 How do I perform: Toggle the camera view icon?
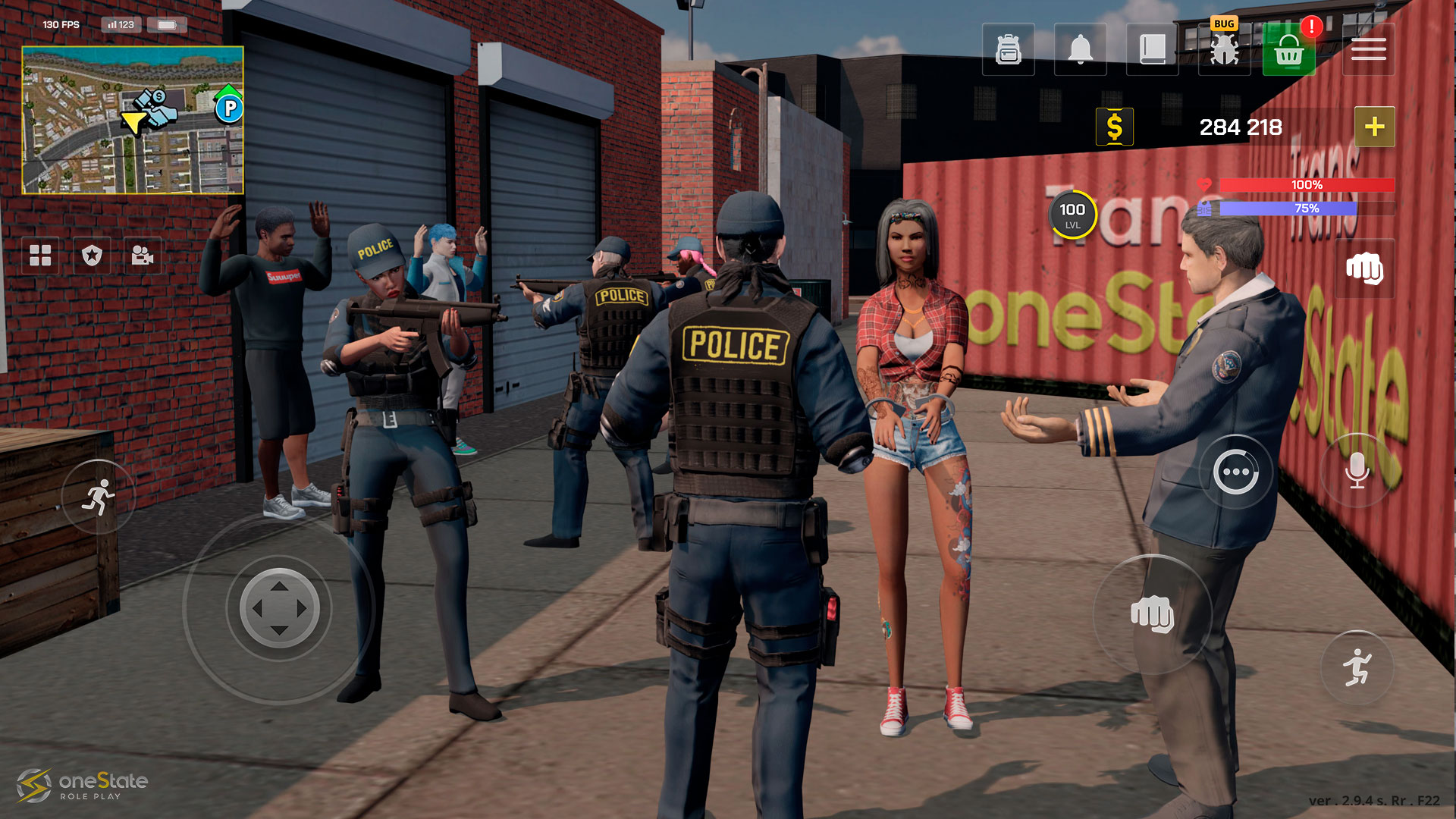[x=142, y=256]
